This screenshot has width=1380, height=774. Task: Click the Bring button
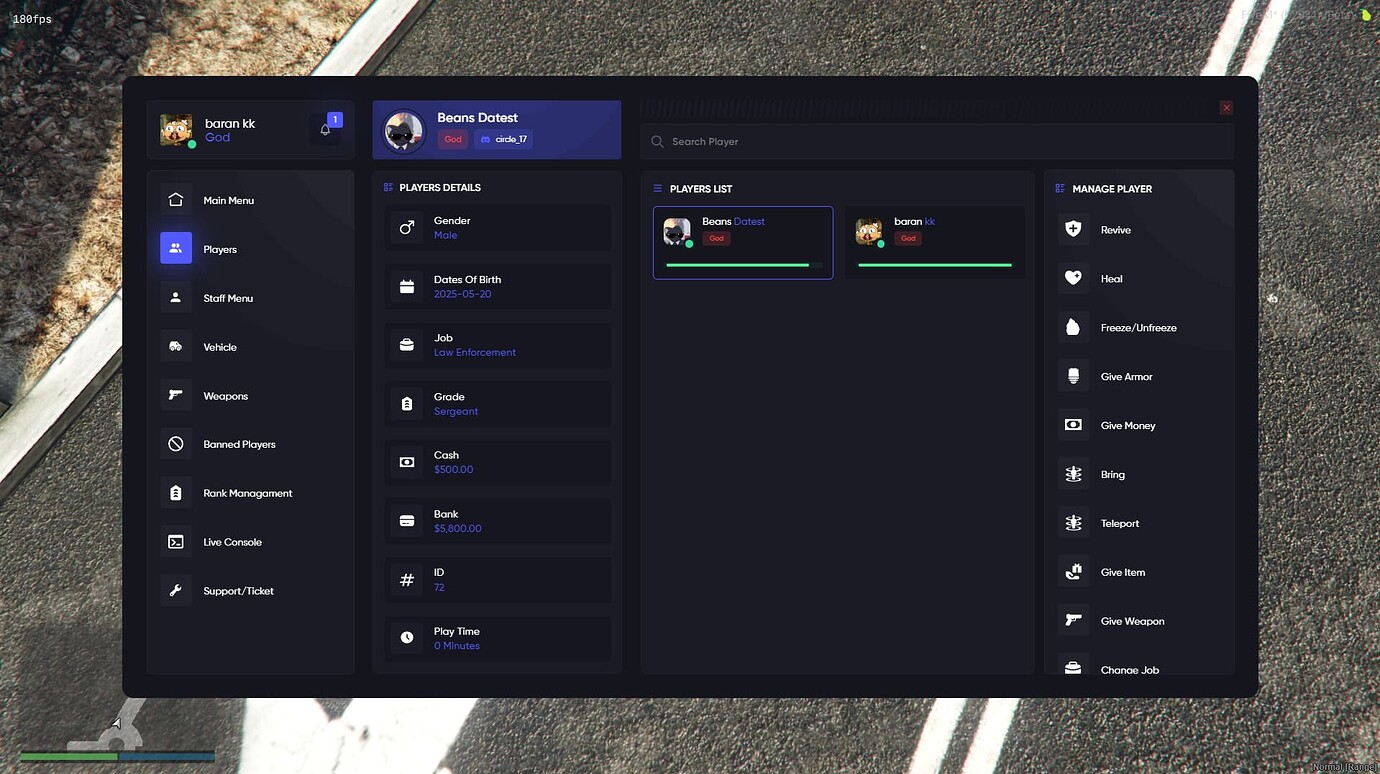(x=1111, y=474)
